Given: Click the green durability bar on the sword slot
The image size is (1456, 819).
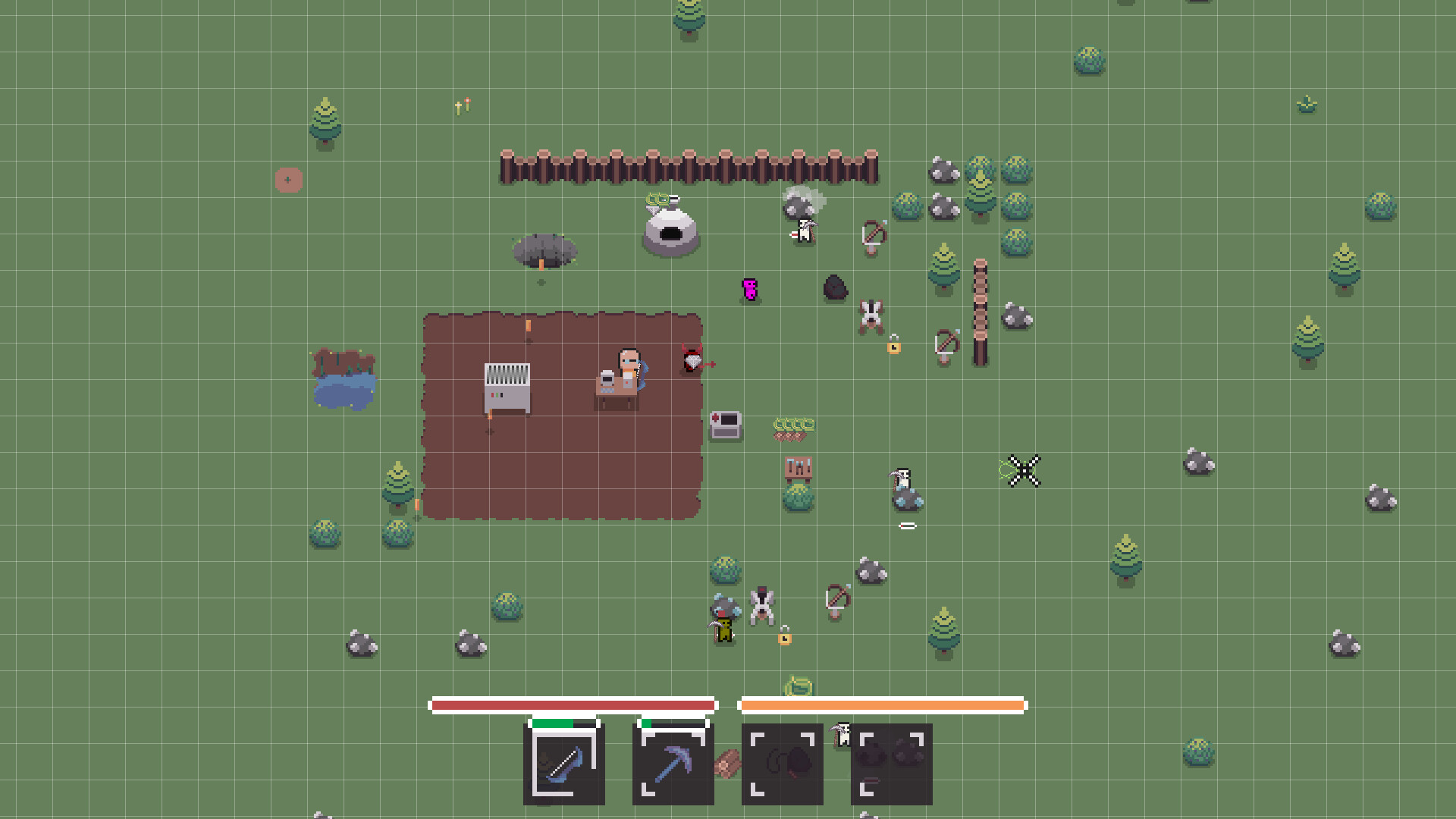Looking at the screenshot, I should pyautogui.click(x=551, y=723).
